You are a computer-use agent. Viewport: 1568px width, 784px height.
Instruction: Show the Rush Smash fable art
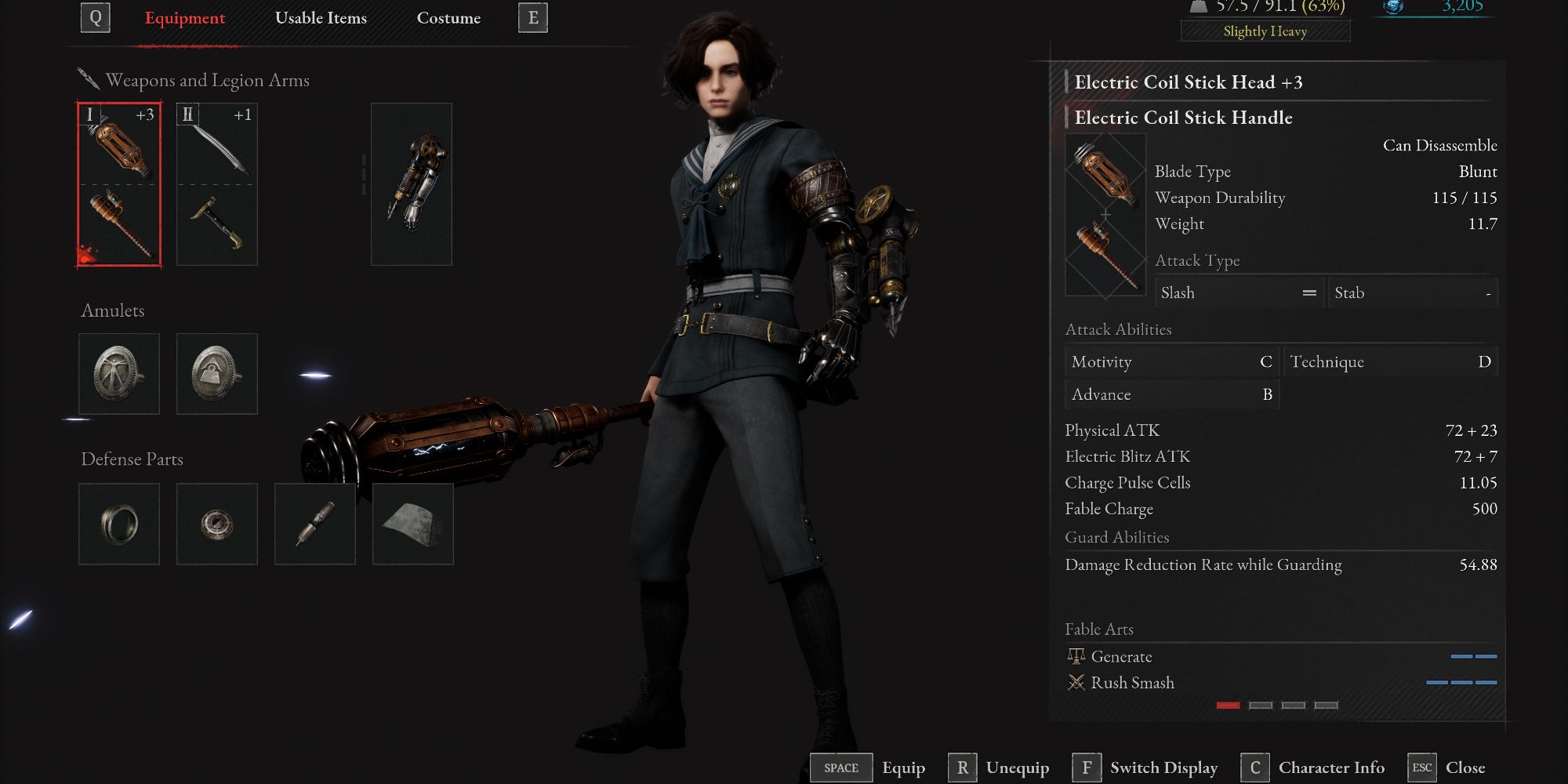click(1132, 683)
